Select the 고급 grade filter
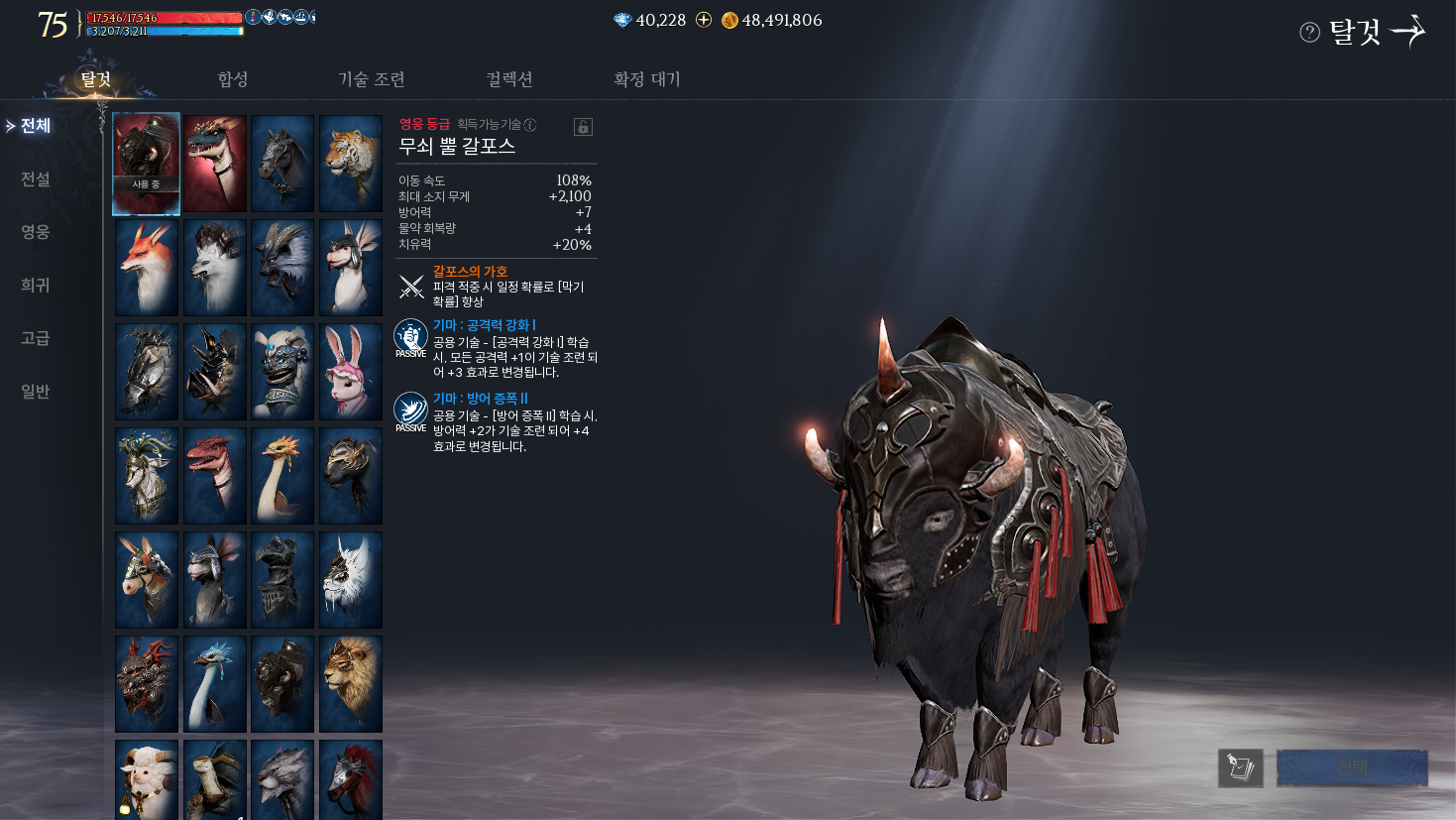This screenshot has width=1456, height=820. (36, 338)
